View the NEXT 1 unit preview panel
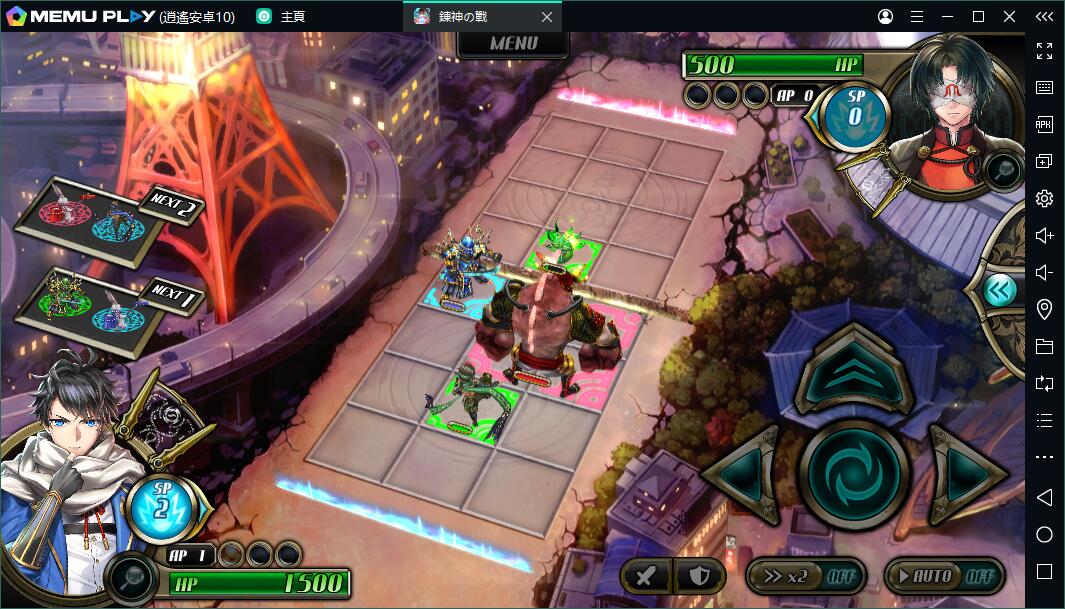This screenshot has width=1065, height=609. coord(108,306)
